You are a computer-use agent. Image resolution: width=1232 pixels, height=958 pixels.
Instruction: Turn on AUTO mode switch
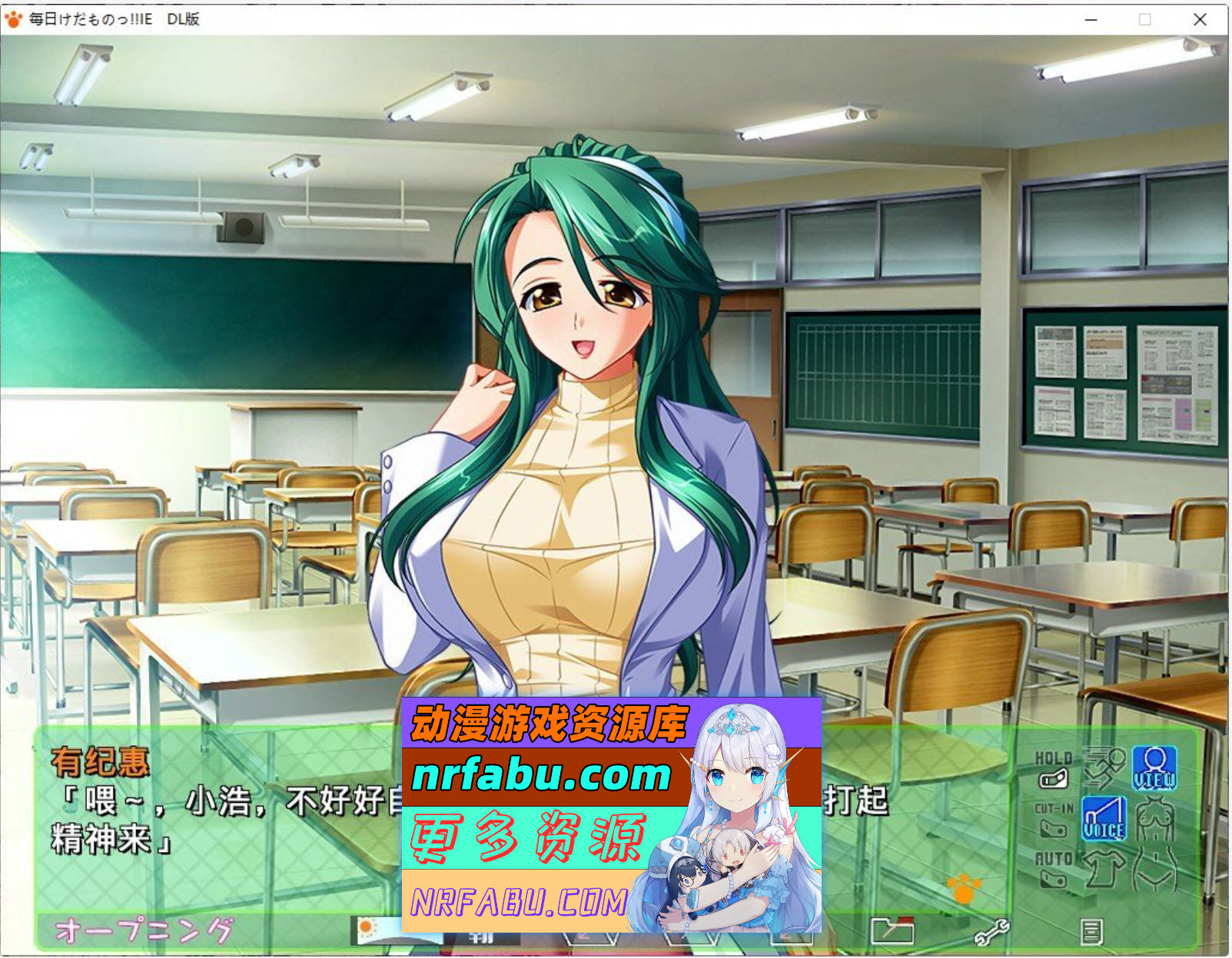pos(1054,878)
